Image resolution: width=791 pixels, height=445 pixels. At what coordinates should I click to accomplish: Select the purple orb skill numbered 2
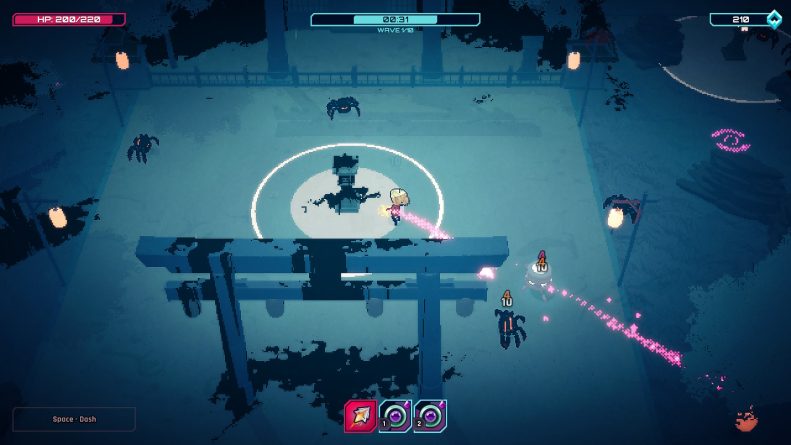tap(431, 416)
